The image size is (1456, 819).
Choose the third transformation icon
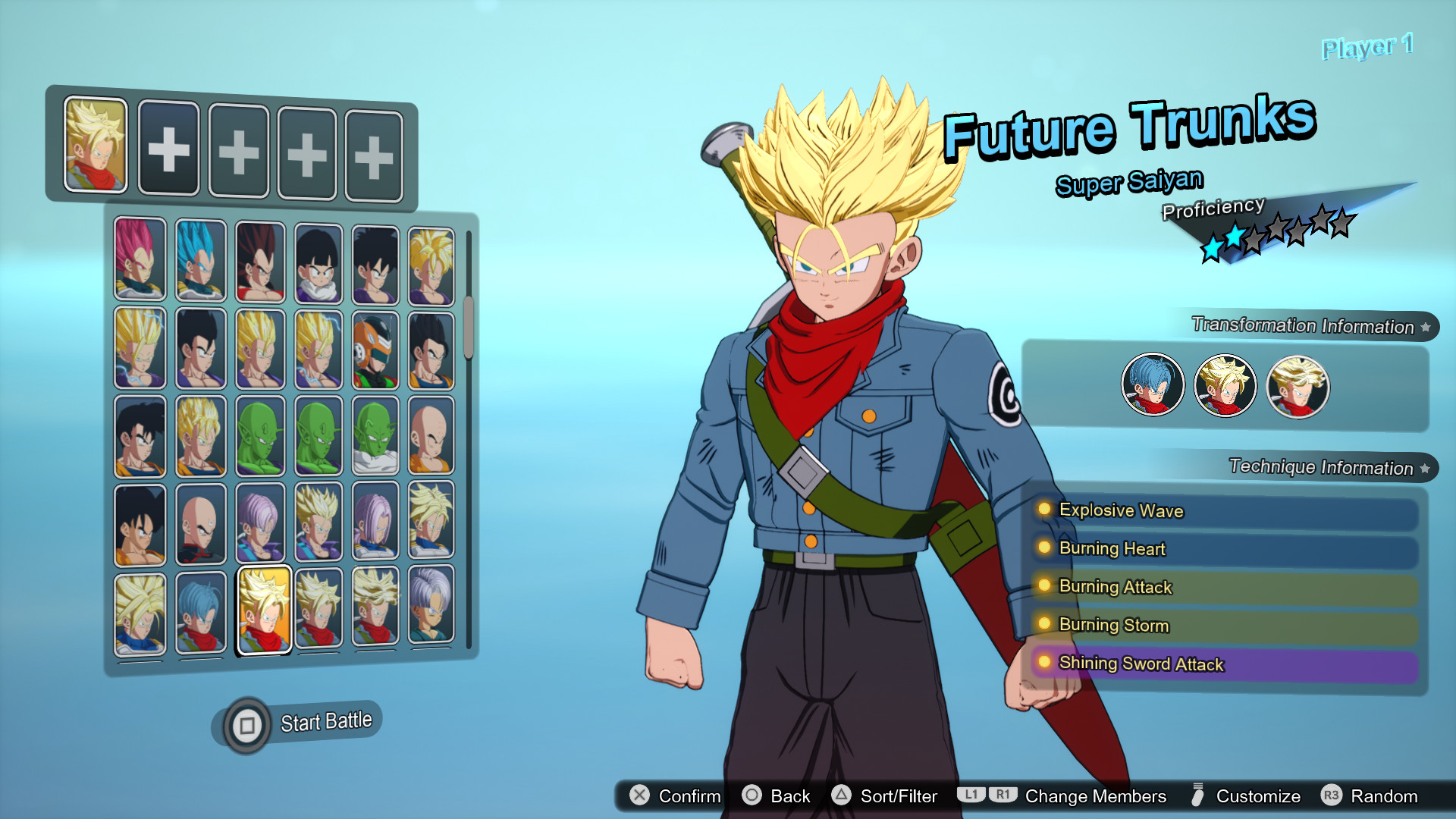tap(1298, 388)
